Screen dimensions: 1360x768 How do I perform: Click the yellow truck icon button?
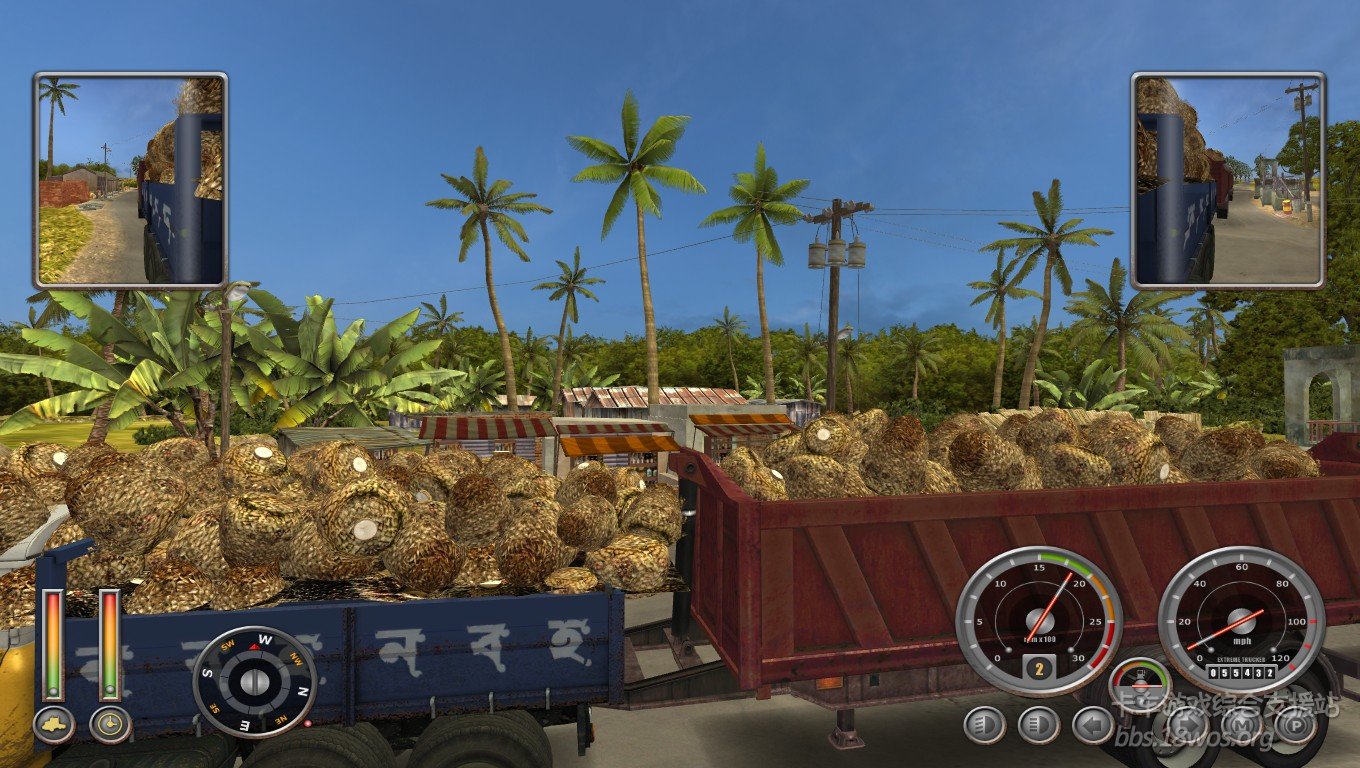coord(54,725)
